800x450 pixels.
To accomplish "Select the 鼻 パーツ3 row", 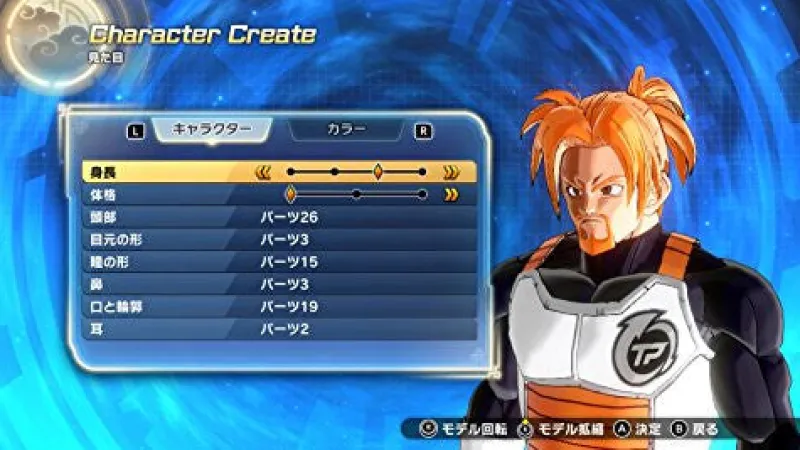I will coord(278,283).
